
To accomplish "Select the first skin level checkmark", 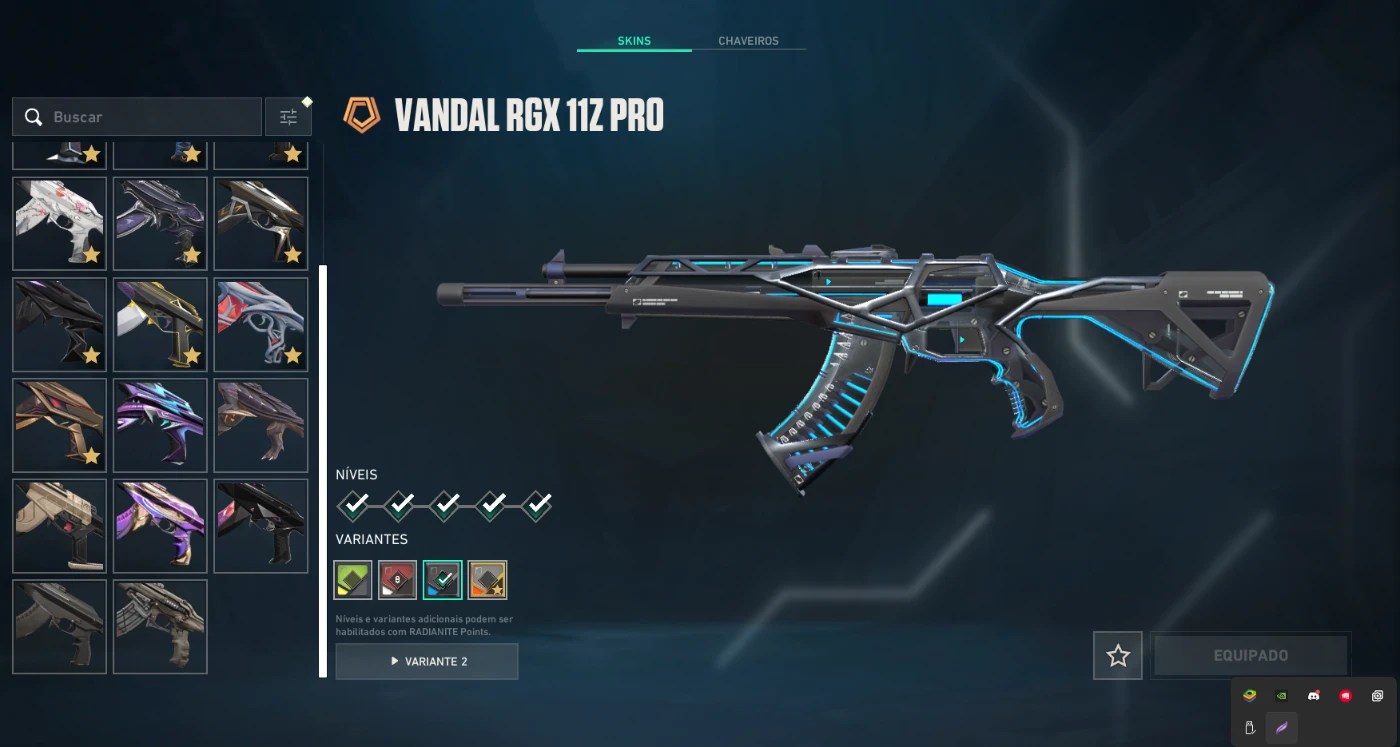I will point(353,506).
